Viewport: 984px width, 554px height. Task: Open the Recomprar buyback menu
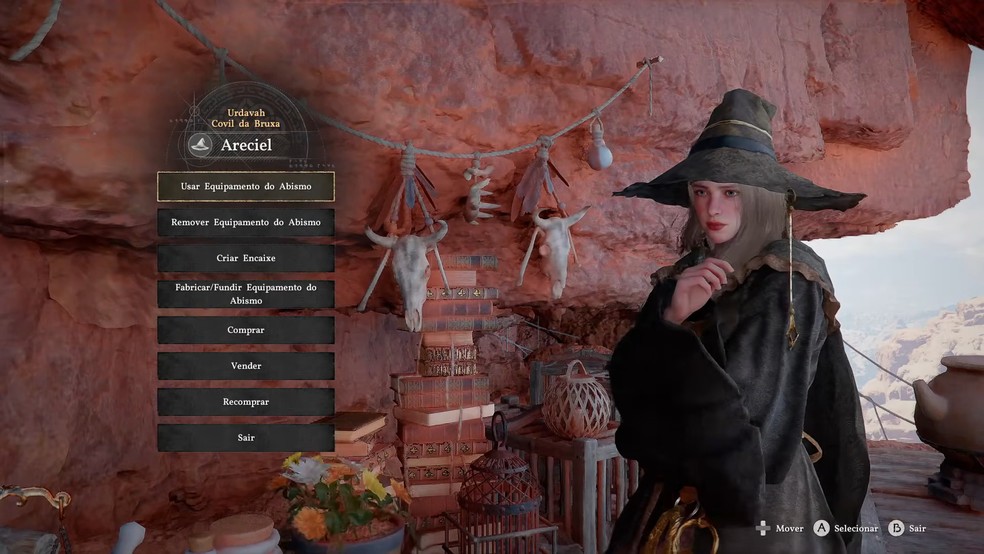pos(246,402)
